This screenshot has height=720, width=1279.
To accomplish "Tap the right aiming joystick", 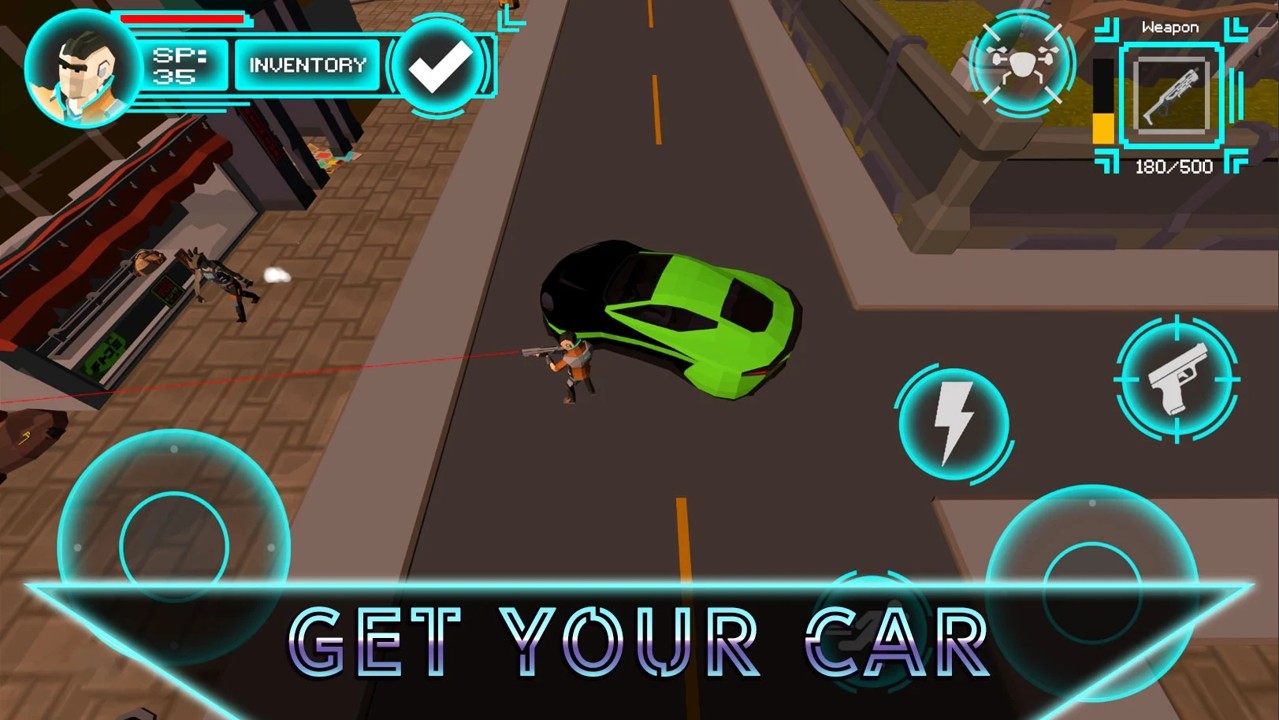I will 1092,590.
